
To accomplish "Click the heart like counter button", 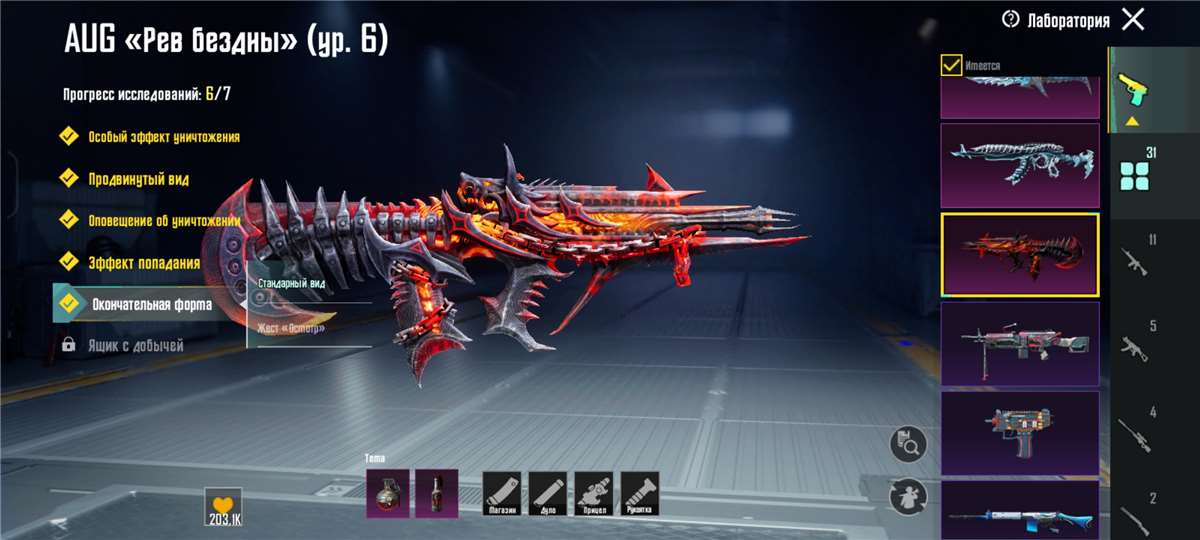I will [x=223, y=506].
